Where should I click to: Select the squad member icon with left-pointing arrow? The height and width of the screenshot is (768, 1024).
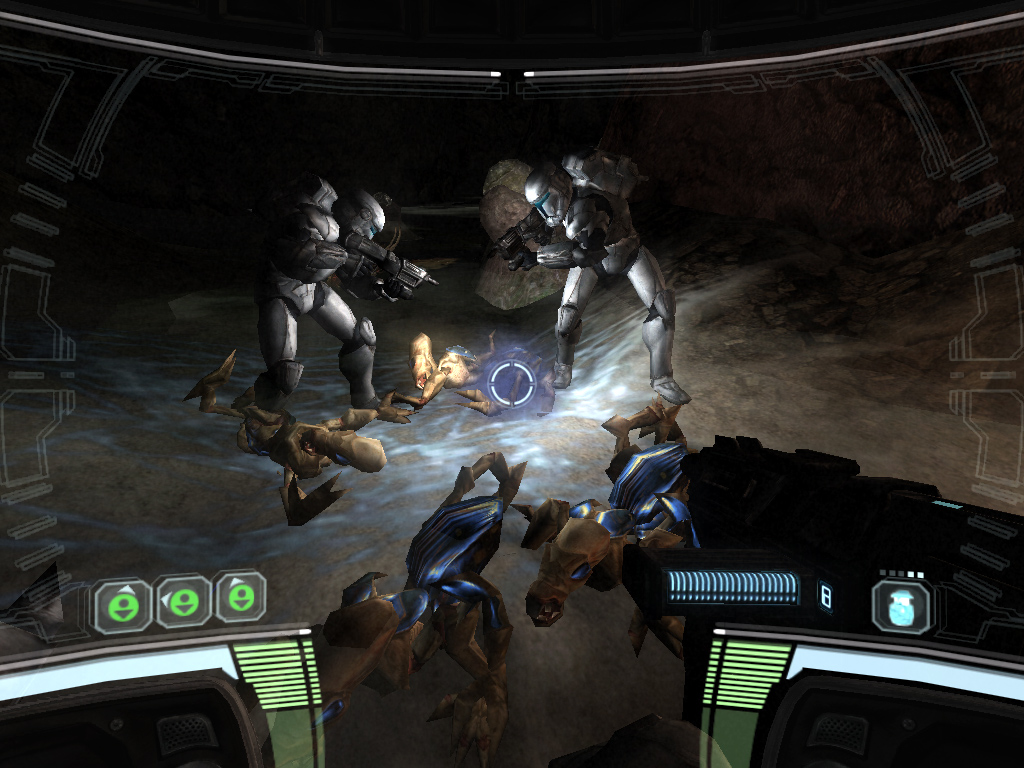click(x=182, y=601)
